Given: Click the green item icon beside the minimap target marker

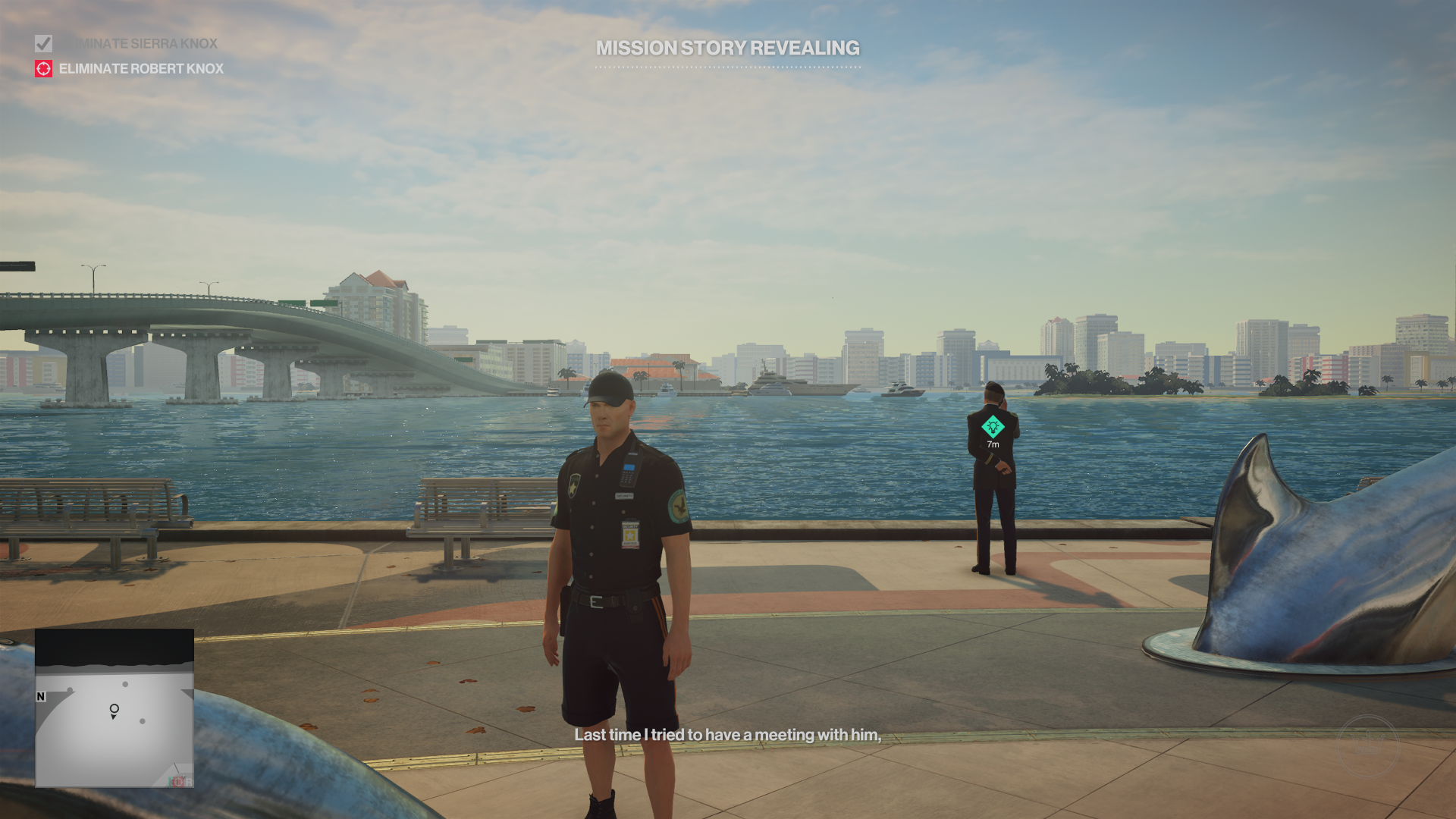Looking at the screenshot, I should click(171, 782).
